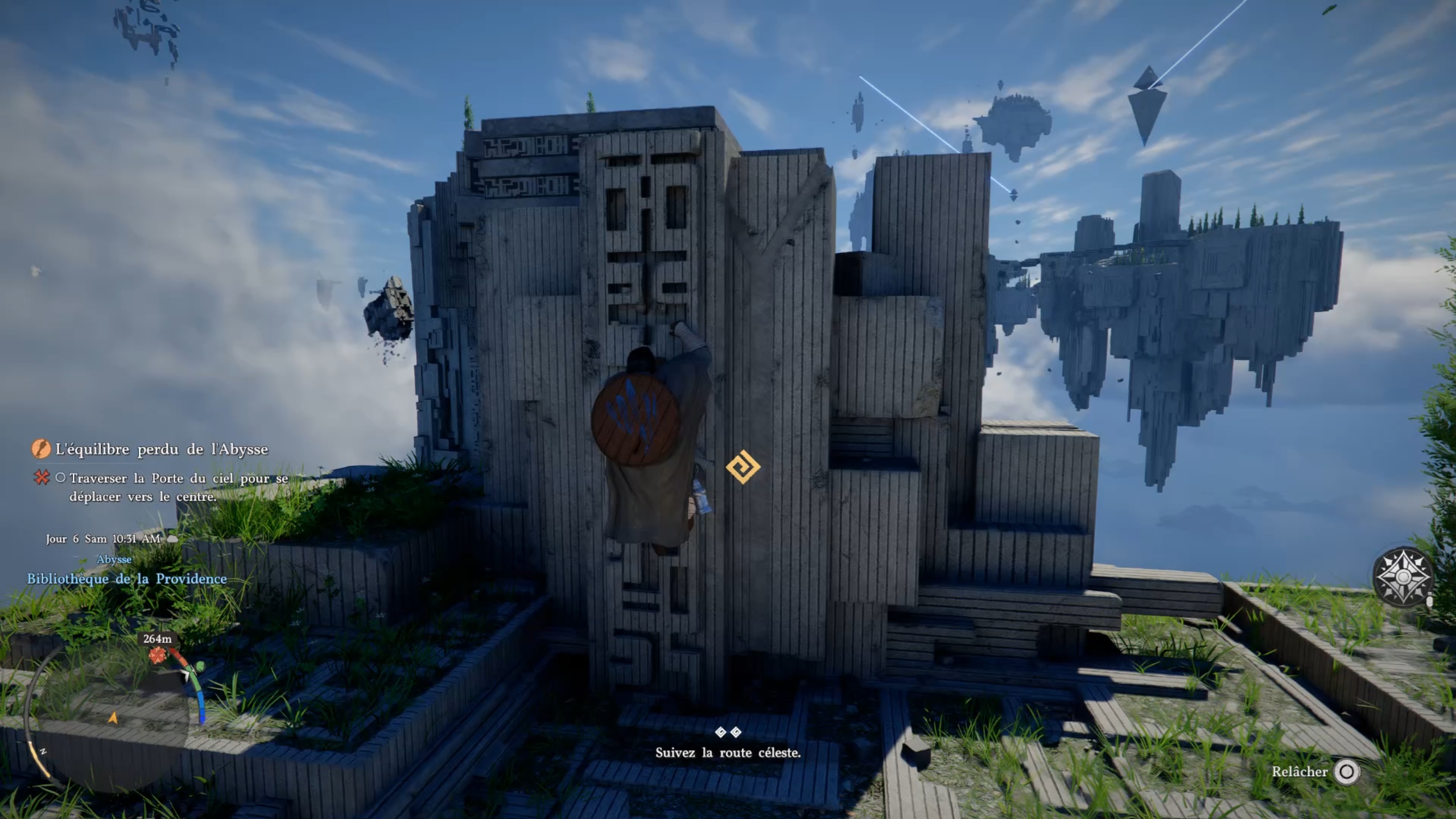Image resolution: width=1456 pixels, height=819 pixels.
Task: Select the Traverser la Porte du ciel objective
Action: coord(179,487)
